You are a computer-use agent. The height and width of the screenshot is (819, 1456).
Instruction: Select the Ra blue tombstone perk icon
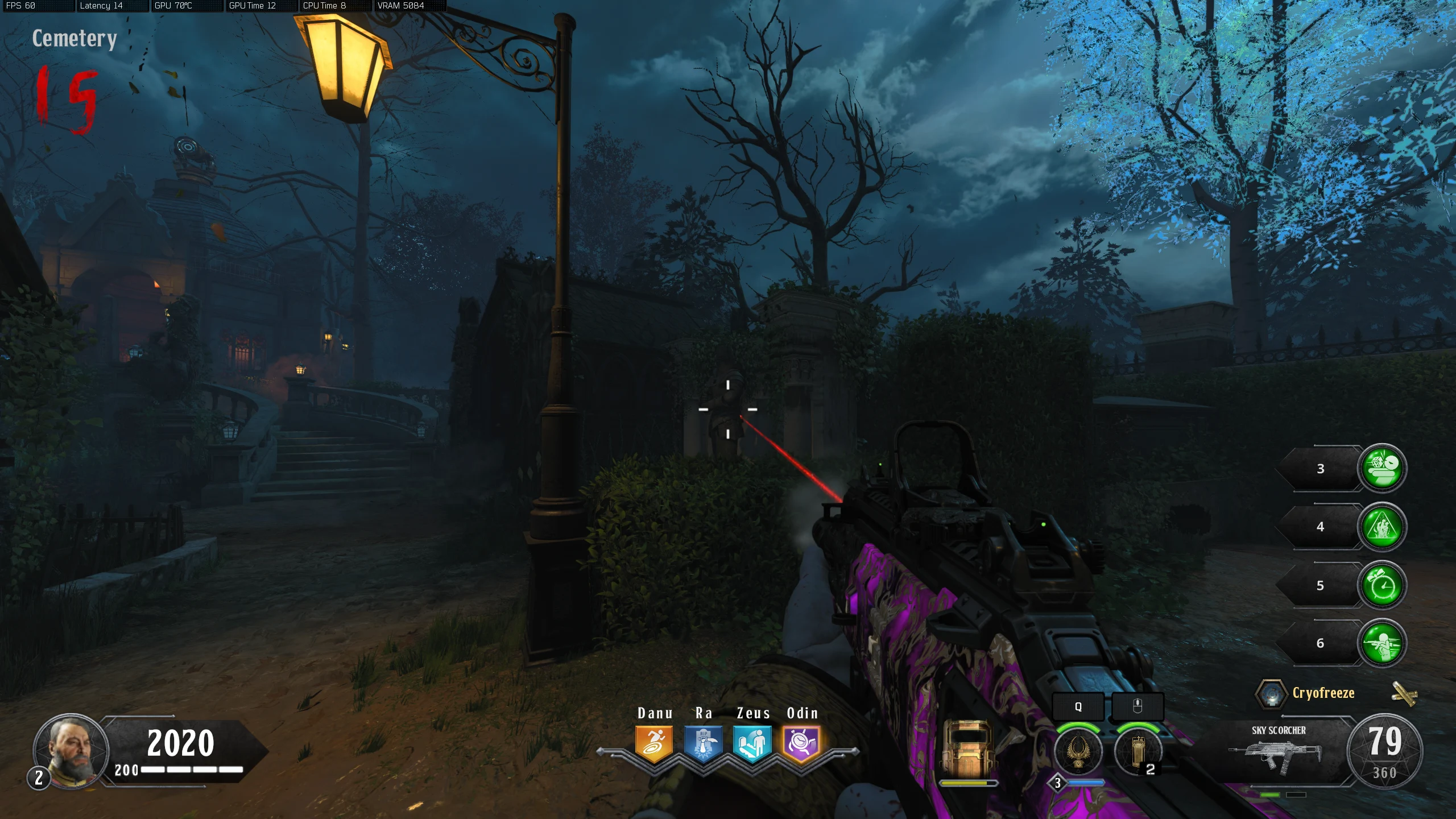pyautogui.click(x=703, y=743)
